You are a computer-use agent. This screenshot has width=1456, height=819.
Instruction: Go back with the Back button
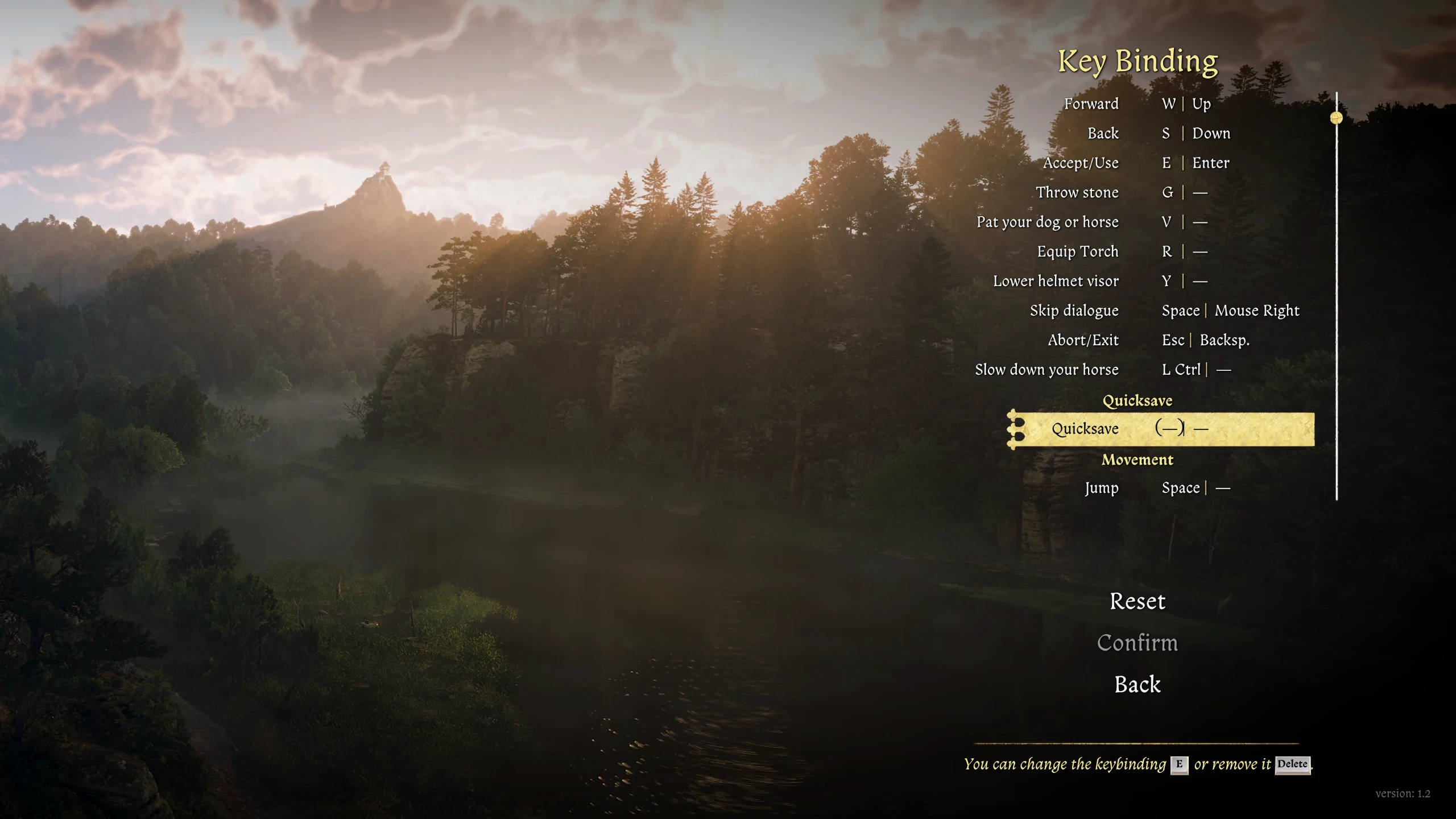click(x=1137, y=684)
